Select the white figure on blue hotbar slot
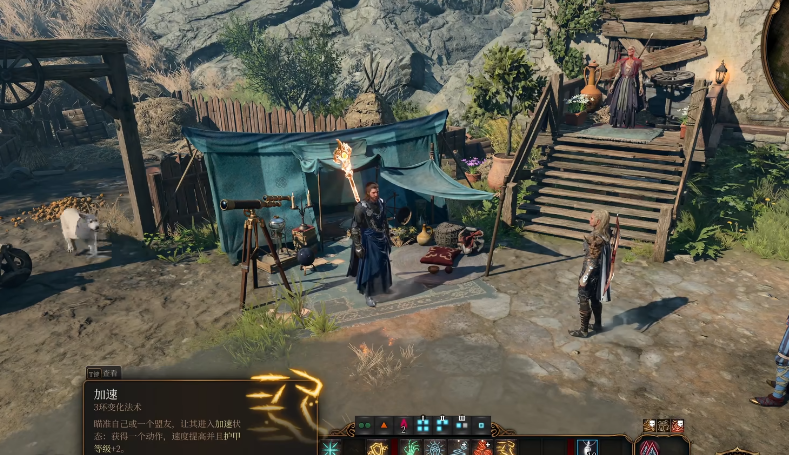The width and height of the screenshot is (789, 455). 587,447
